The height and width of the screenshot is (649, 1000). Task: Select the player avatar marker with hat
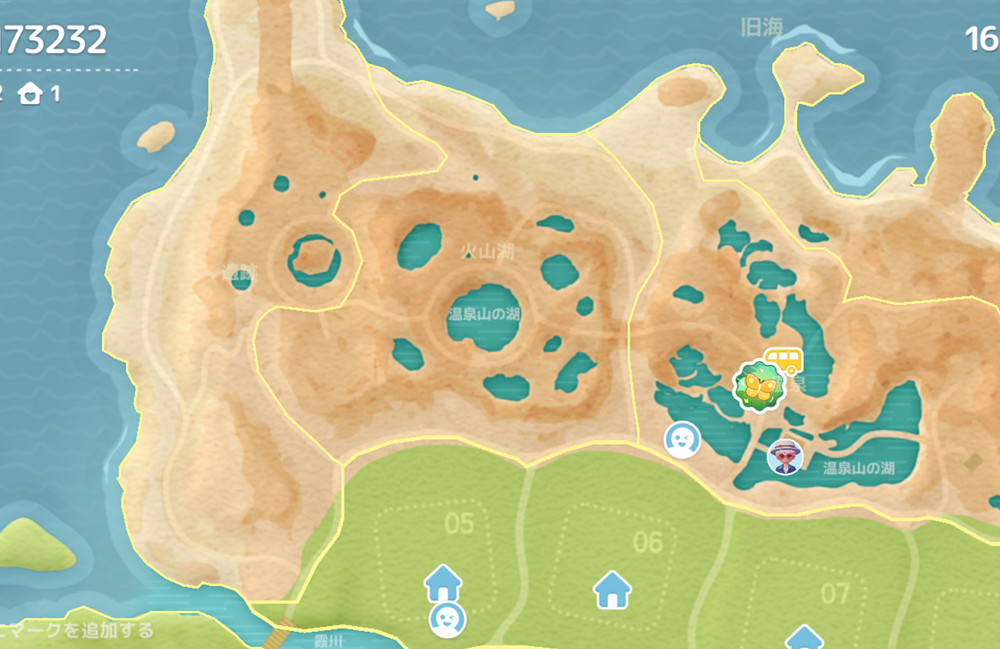click(785, 456)
